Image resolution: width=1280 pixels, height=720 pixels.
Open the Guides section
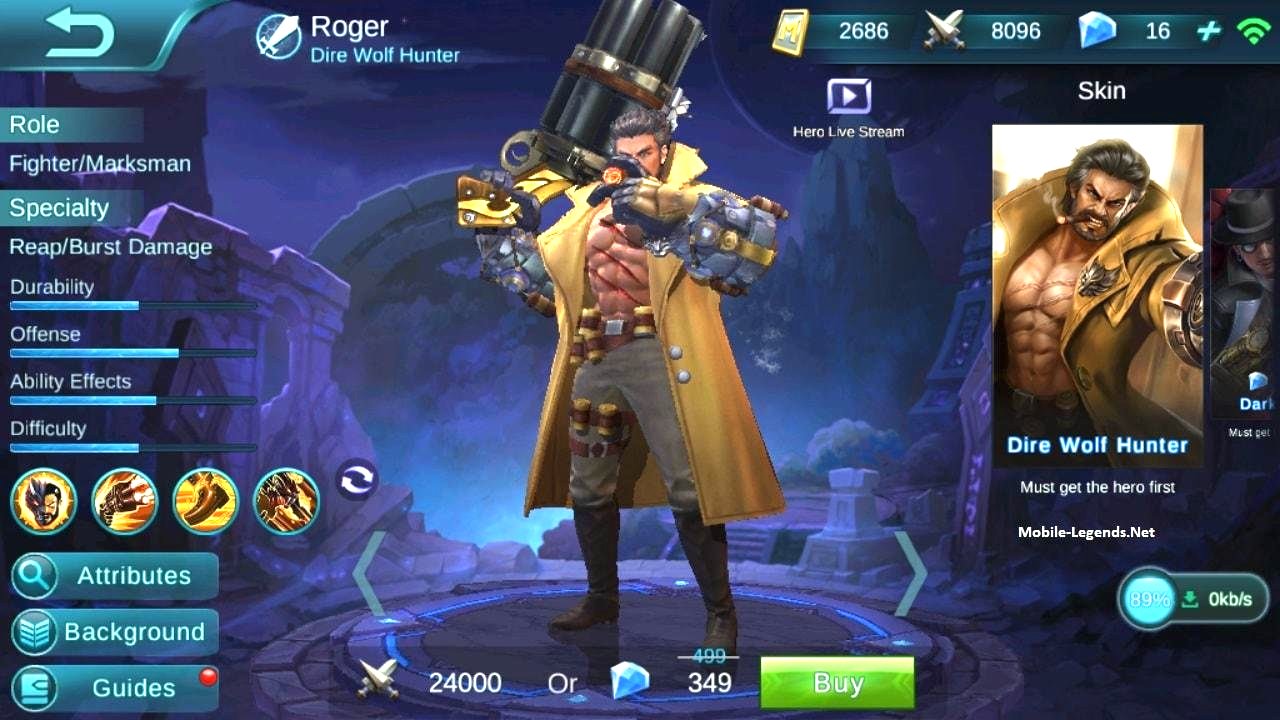(113, 688)
